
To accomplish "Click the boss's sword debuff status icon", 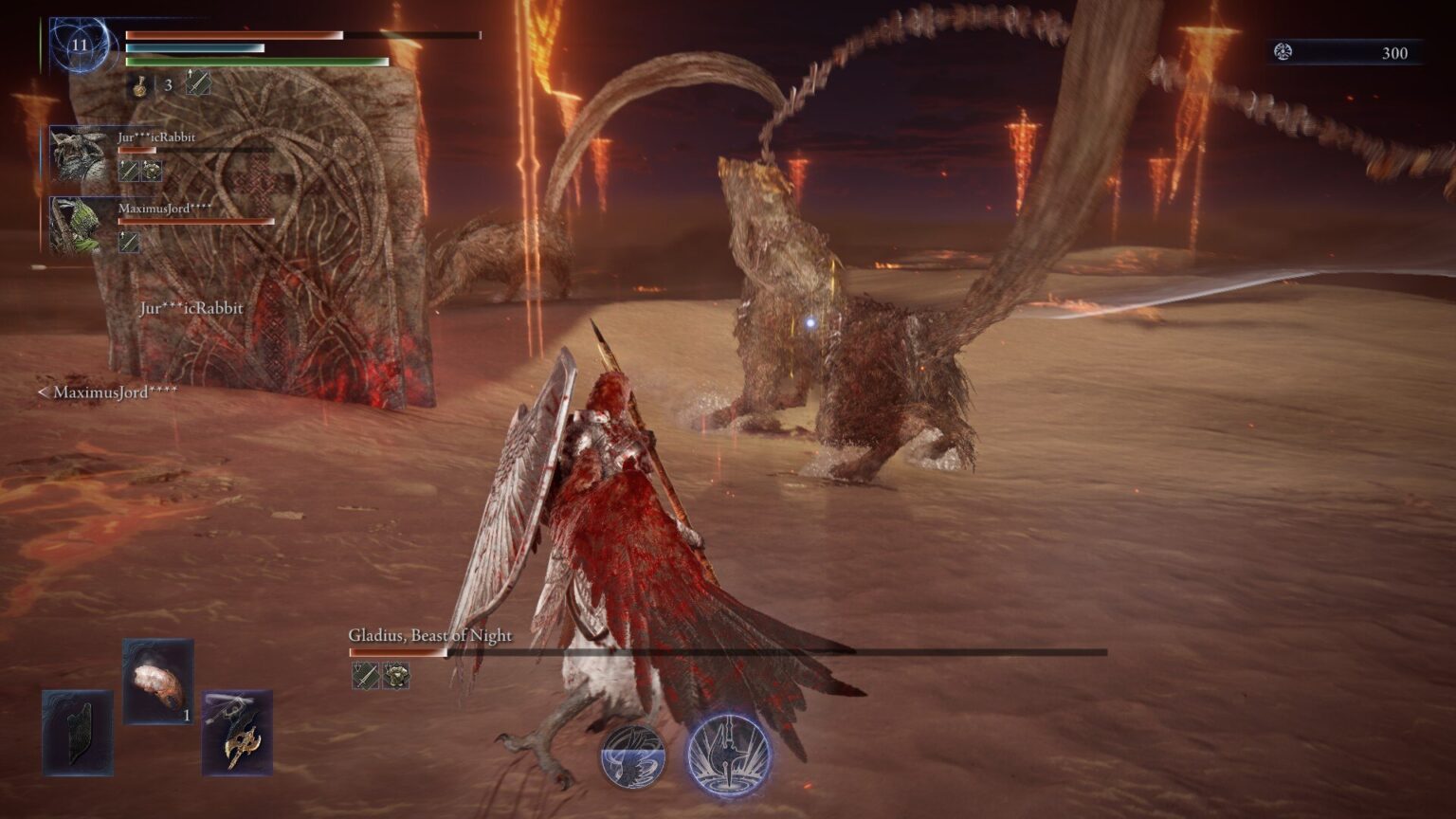I will tap(365, 677).
